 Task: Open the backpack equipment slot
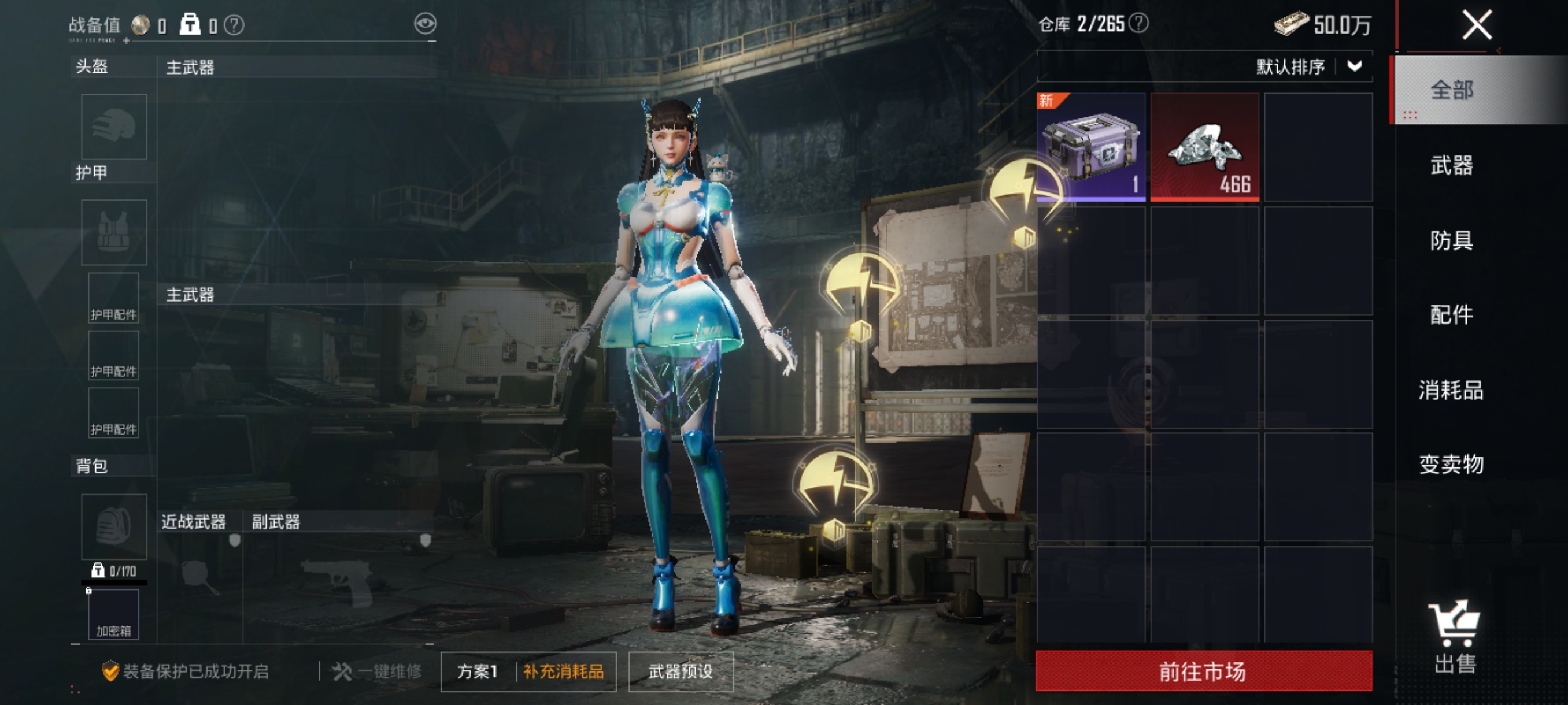pos(114,526)
